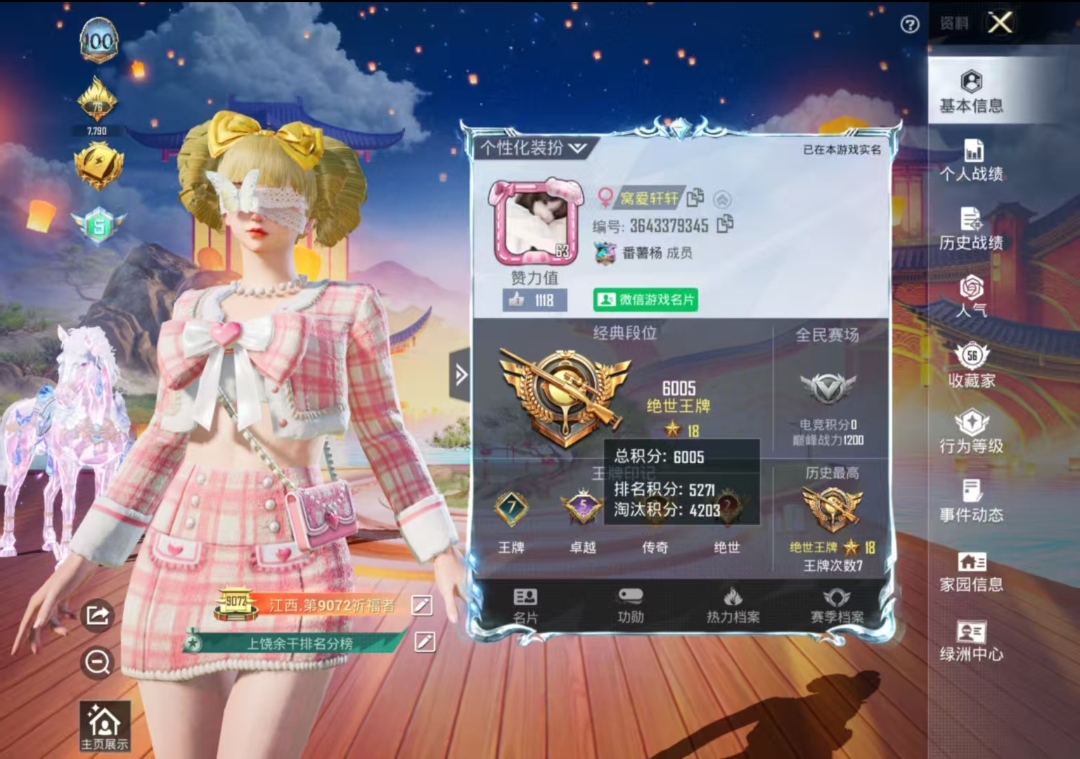
Task: Select the 收藏家 collector tab
Action: coord(971,367)
